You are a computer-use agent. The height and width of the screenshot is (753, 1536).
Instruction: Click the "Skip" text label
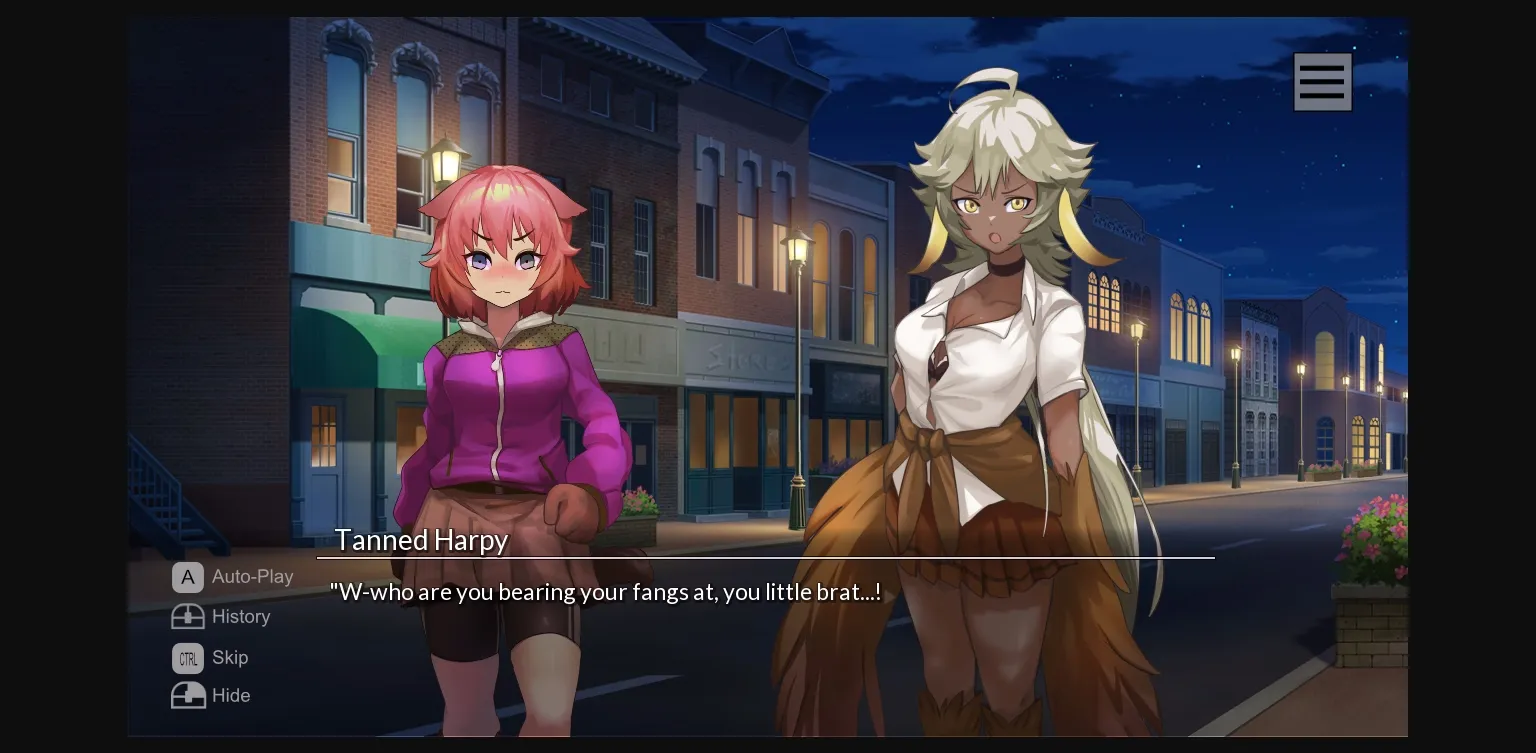click(229, 657)
